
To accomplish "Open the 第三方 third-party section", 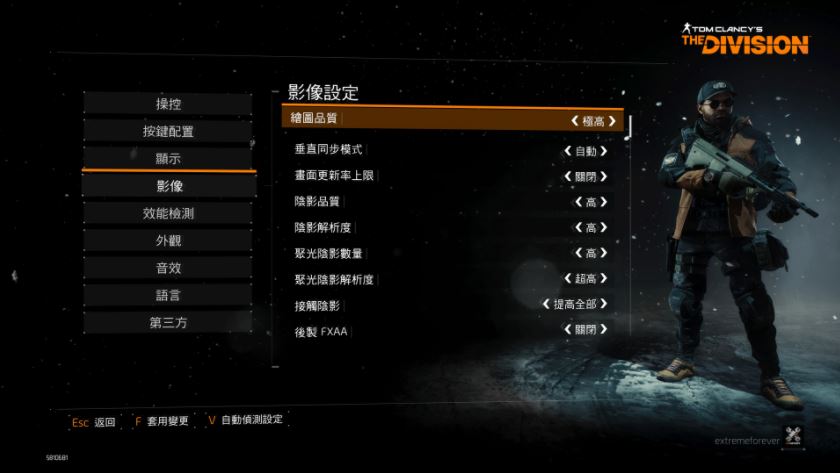I will click(x=168, y=322).
